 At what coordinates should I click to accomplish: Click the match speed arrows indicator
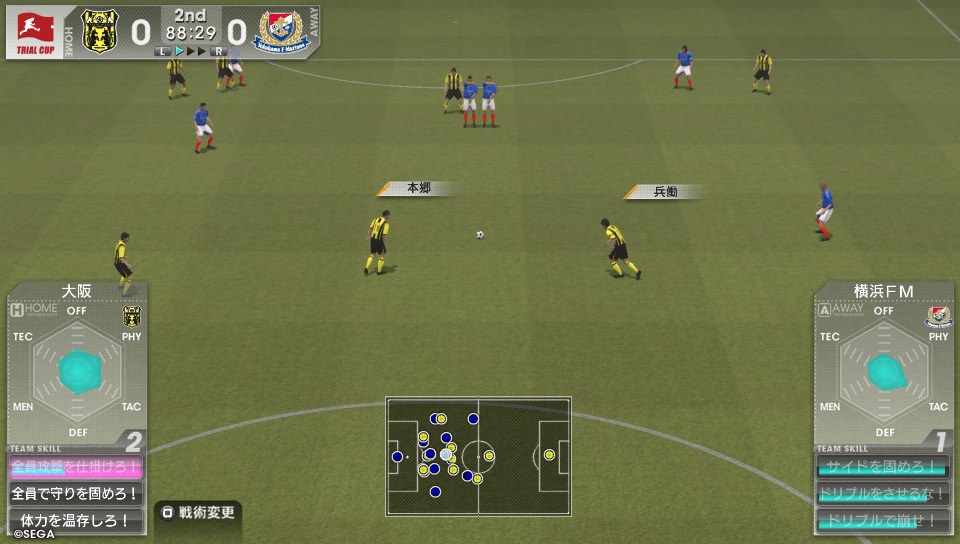pos(190,50)
